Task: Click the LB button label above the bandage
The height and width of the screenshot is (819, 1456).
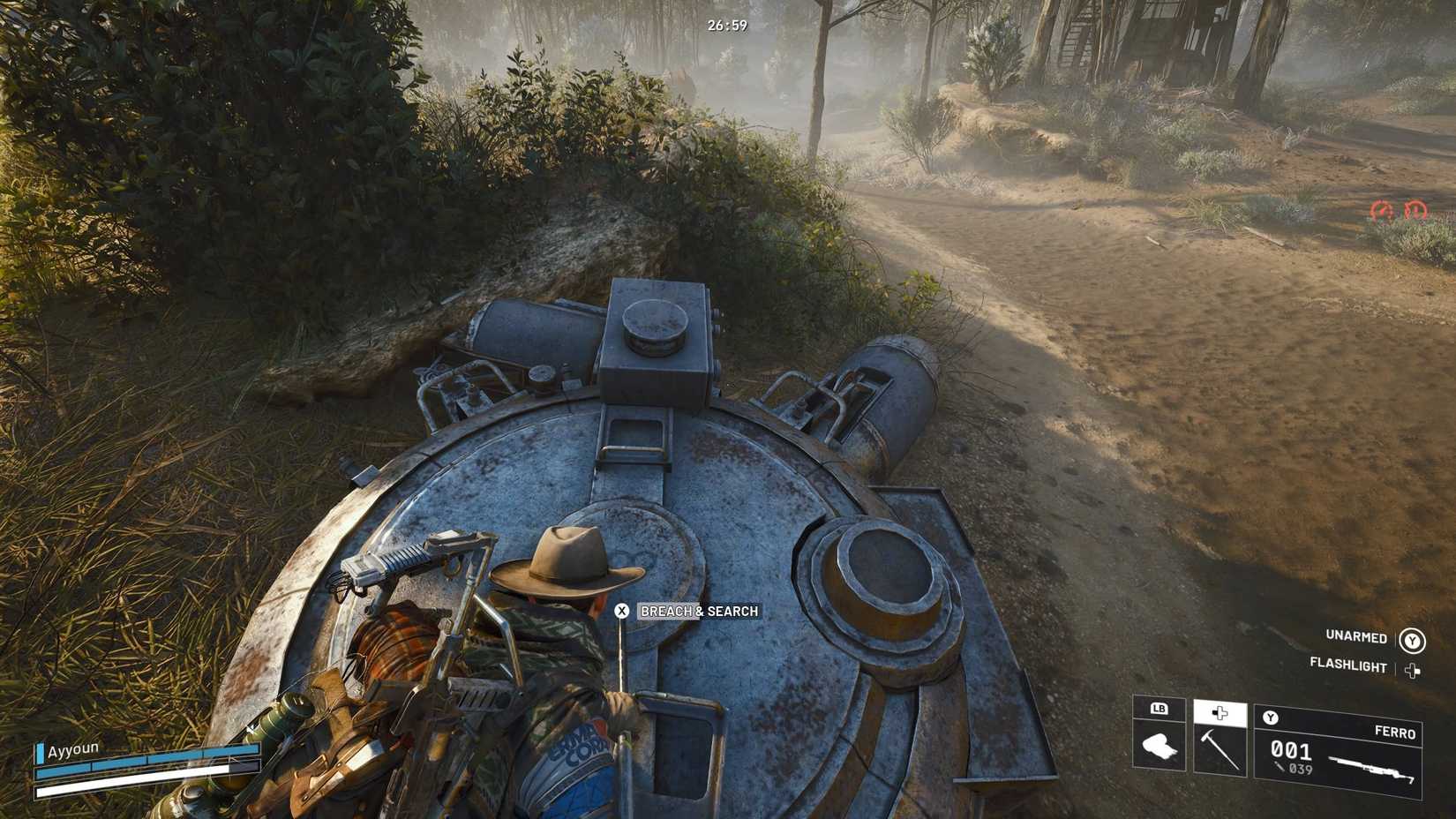Action: [x=1159, y=709]
